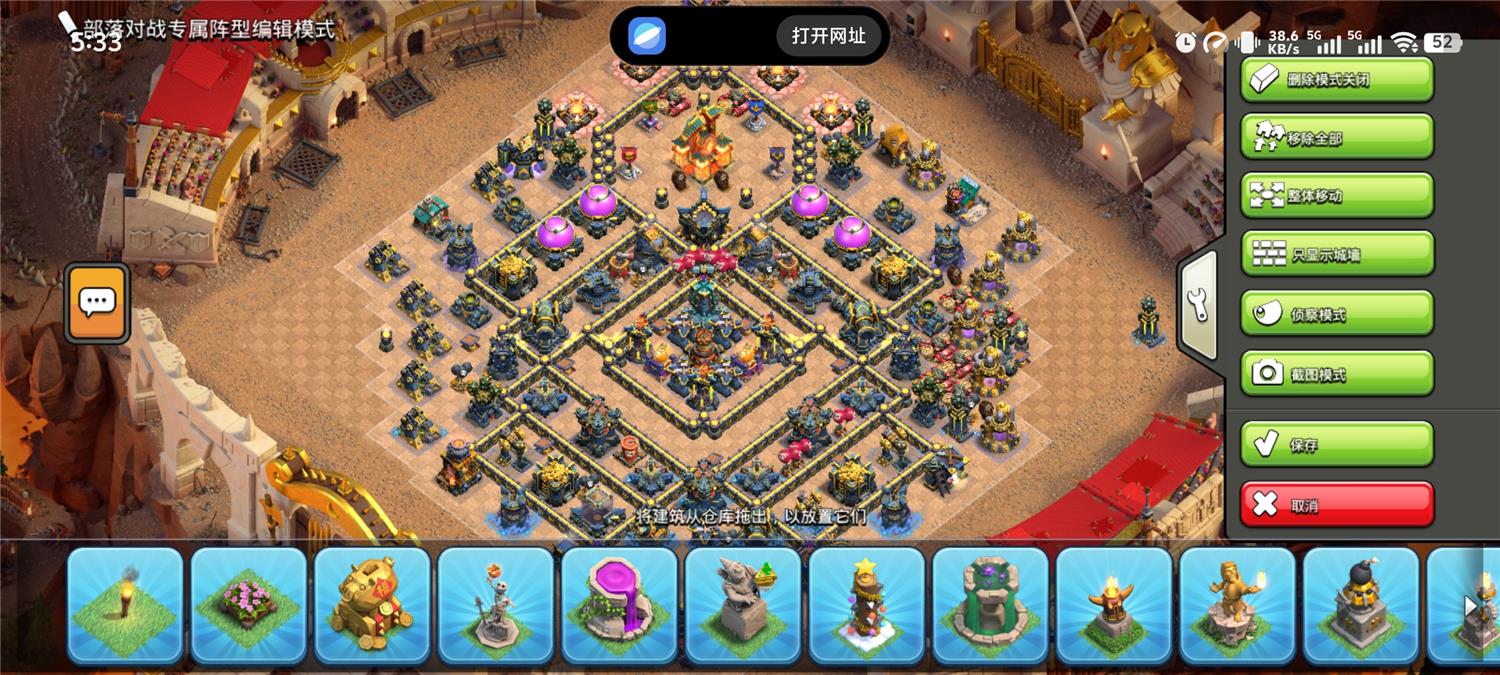Image resolution: width=1500 pixels, height=675 pixels.
Task: Cancel editing with the red 取消 button
Action: click(x=1337, y=504)
